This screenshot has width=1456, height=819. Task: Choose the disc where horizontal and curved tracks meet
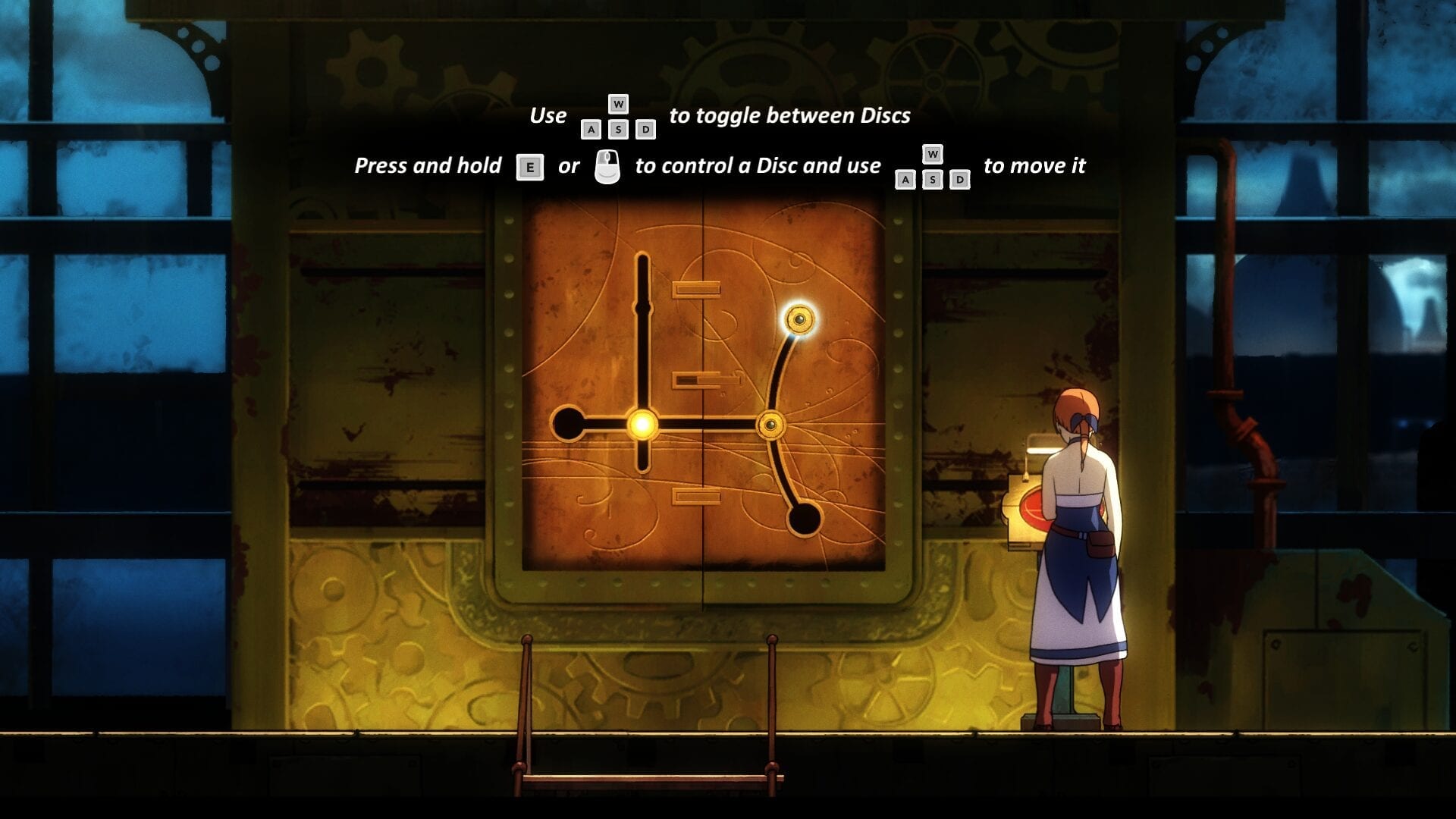point(770,425)
